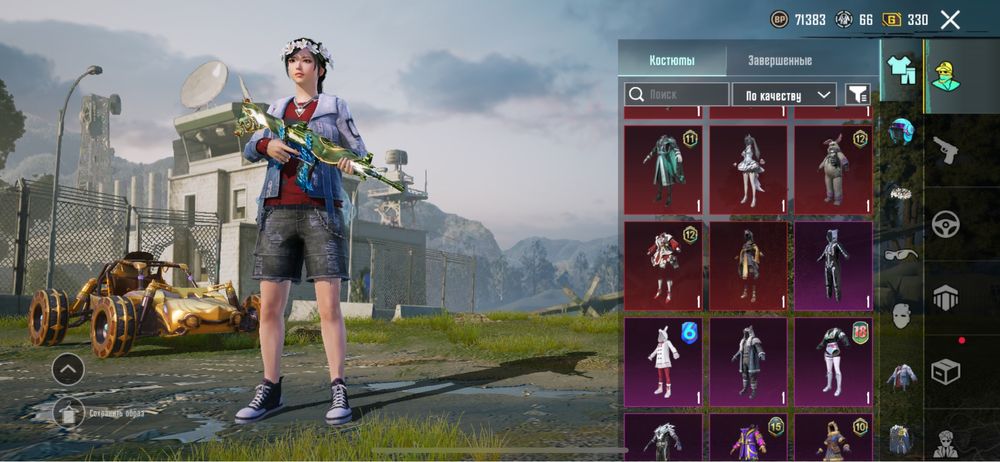
Task: Click the Поиск search field
Action: click(677, 94)
